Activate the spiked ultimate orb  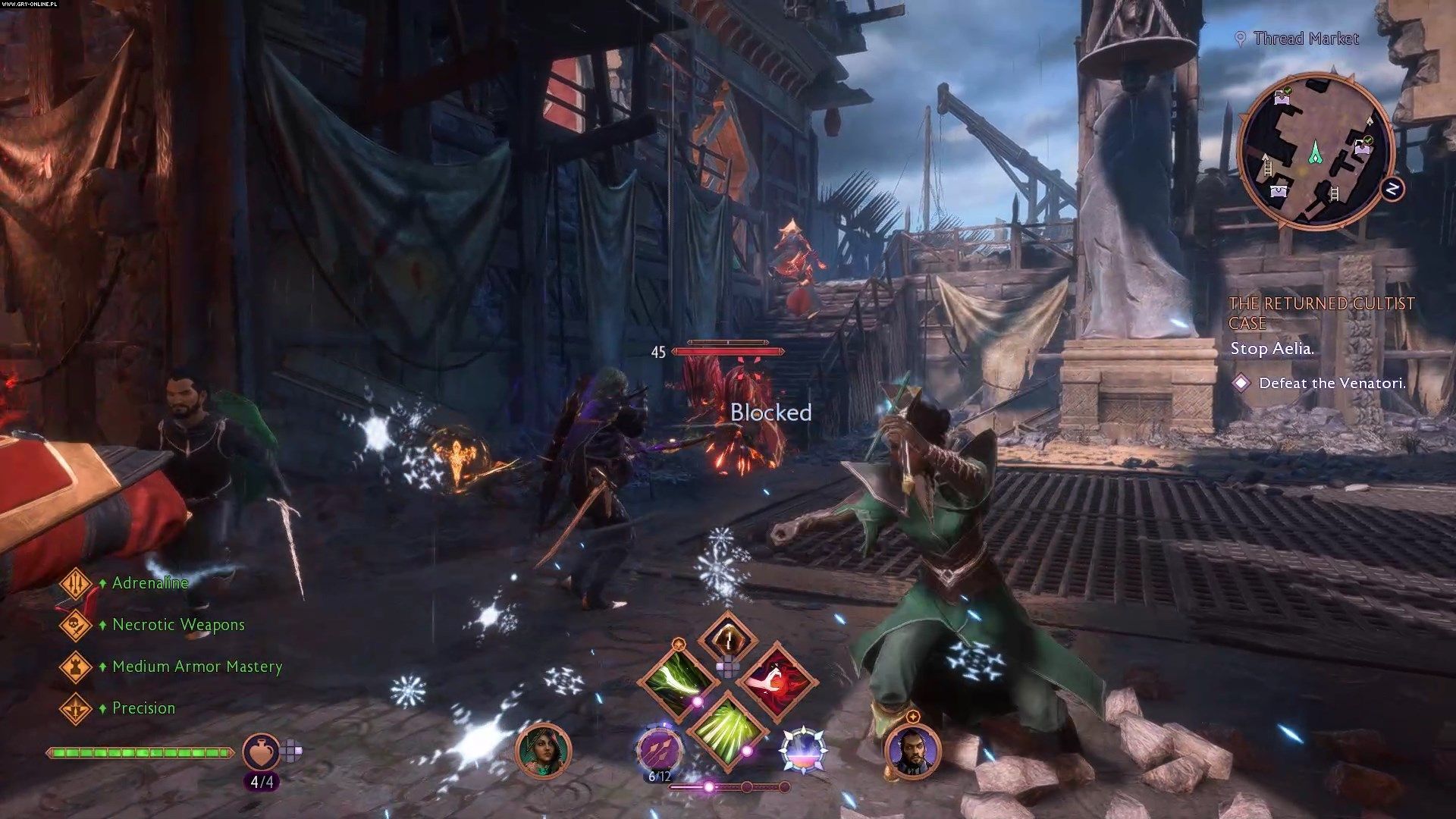pyautogui.click(x=802, y=749)
